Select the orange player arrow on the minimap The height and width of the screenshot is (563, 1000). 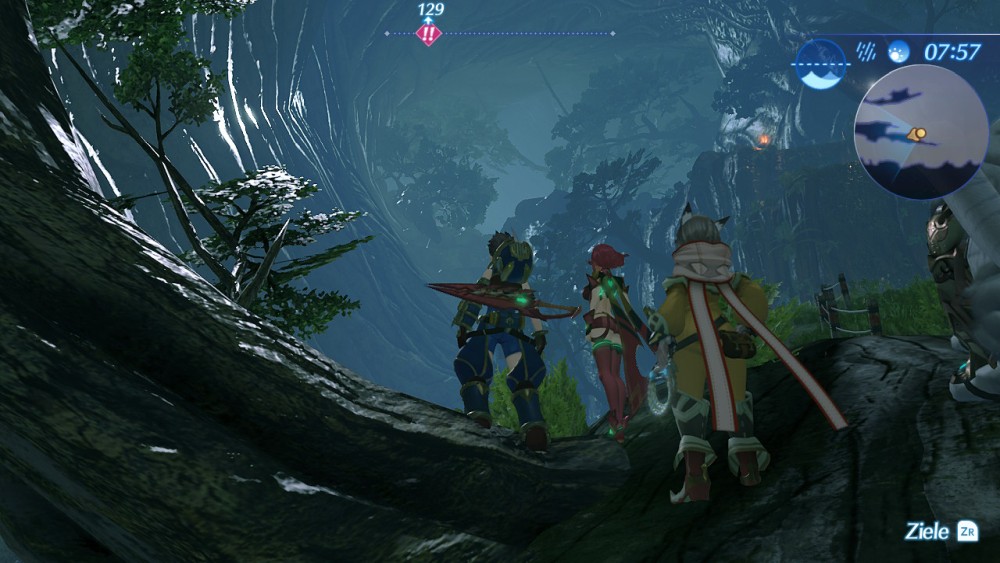coord(916,132)
